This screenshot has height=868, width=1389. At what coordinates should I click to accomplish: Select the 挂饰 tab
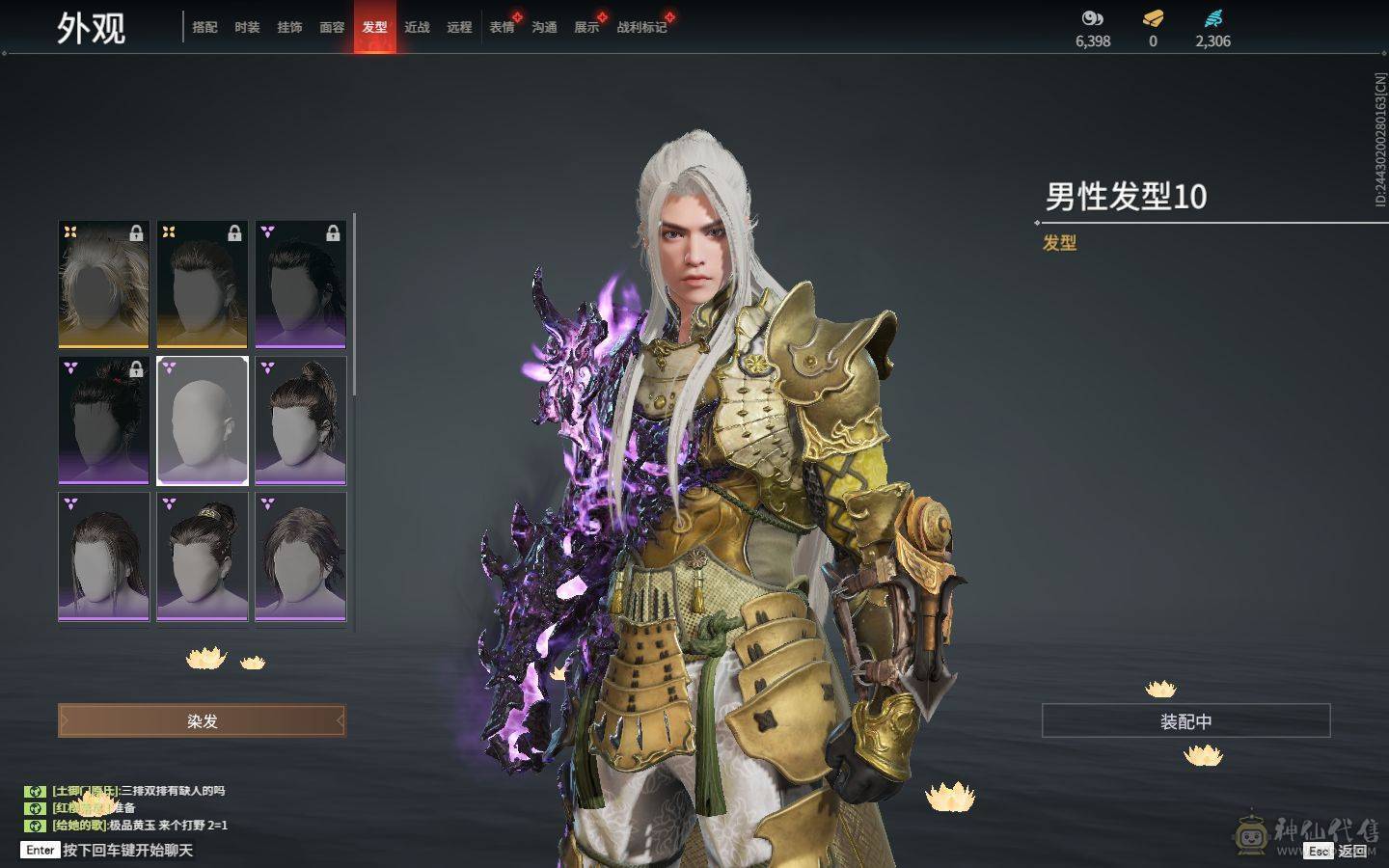289,27
